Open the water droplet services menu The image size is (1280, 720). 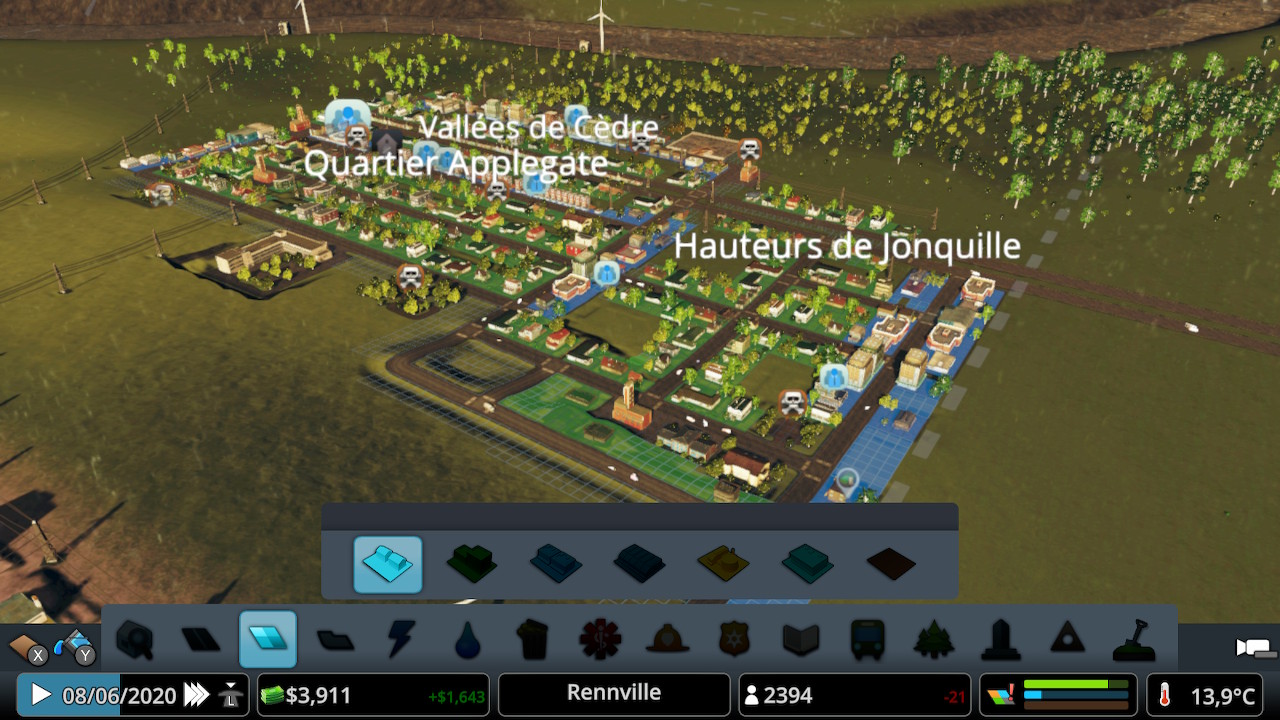[467, 639]
